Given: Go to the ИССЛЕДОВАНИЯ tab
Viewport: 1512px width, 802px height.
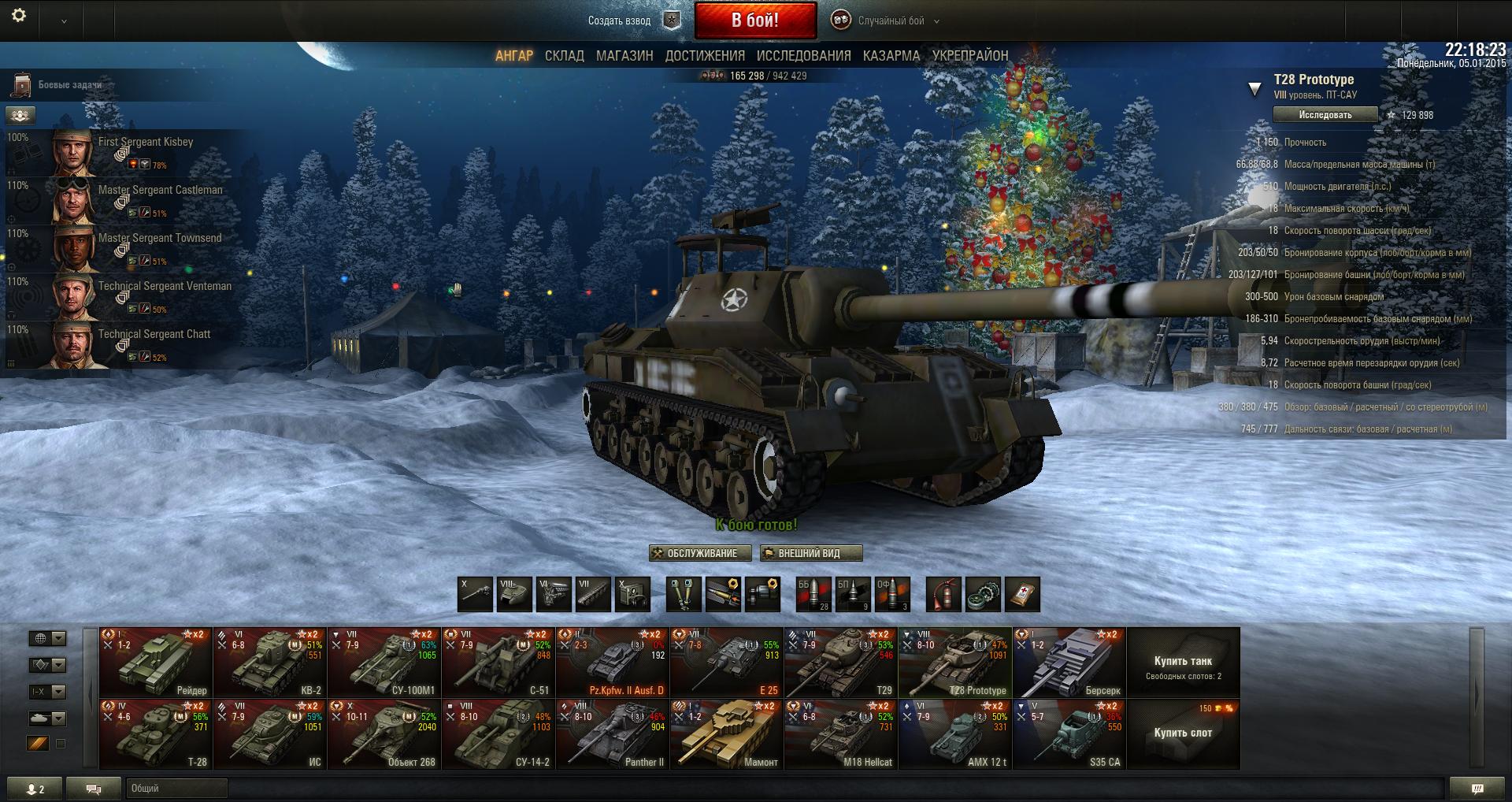Looking at the screenshot, I should click(803, 56).
